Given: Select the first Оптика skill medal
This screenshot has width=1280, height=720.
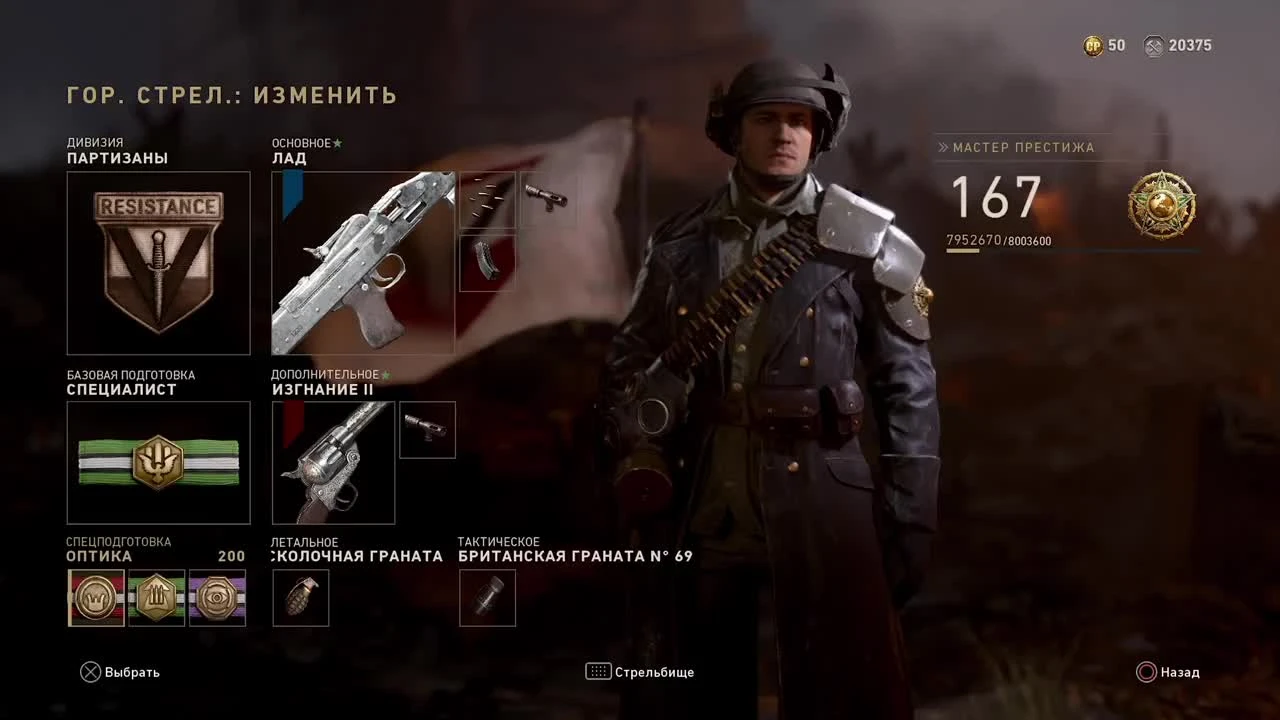Looking at the screenshot, I should 96,597.
